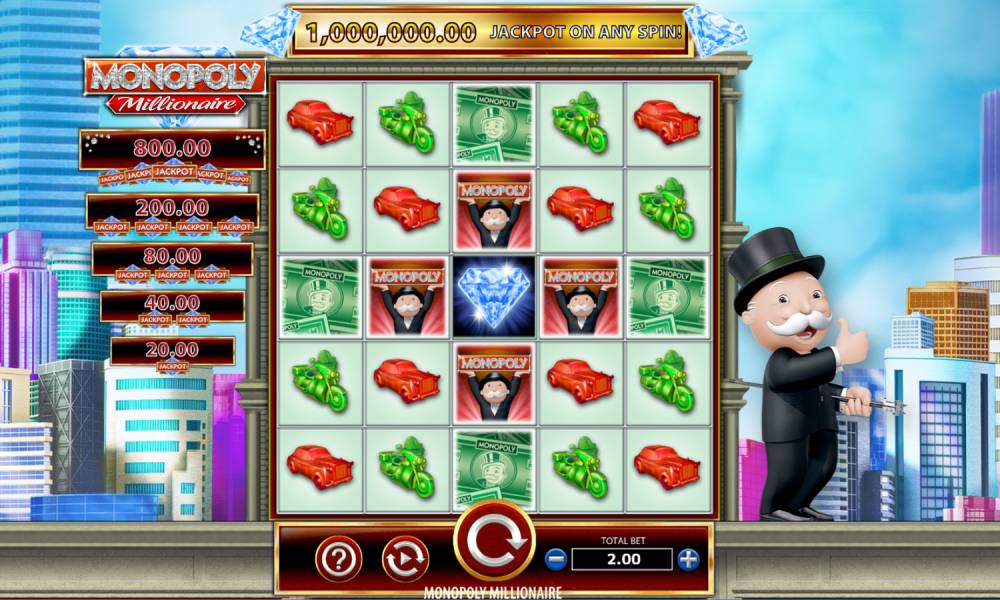Increase total bet with plus button
The height and width of the screenshot is (600, 1000).
point(687,559)
